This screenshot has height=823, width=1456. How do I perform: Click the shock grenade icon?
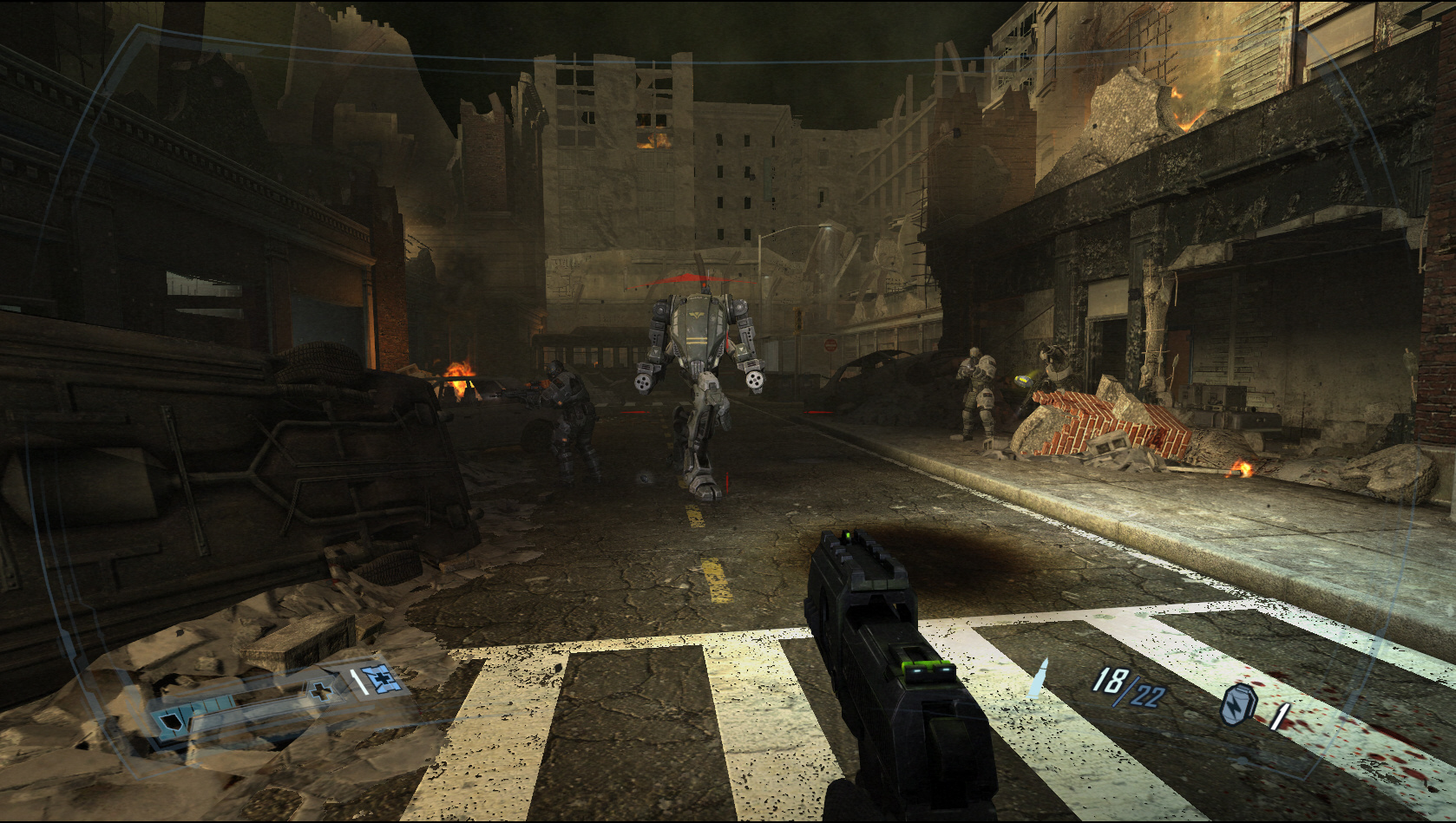click(1237, 703)
